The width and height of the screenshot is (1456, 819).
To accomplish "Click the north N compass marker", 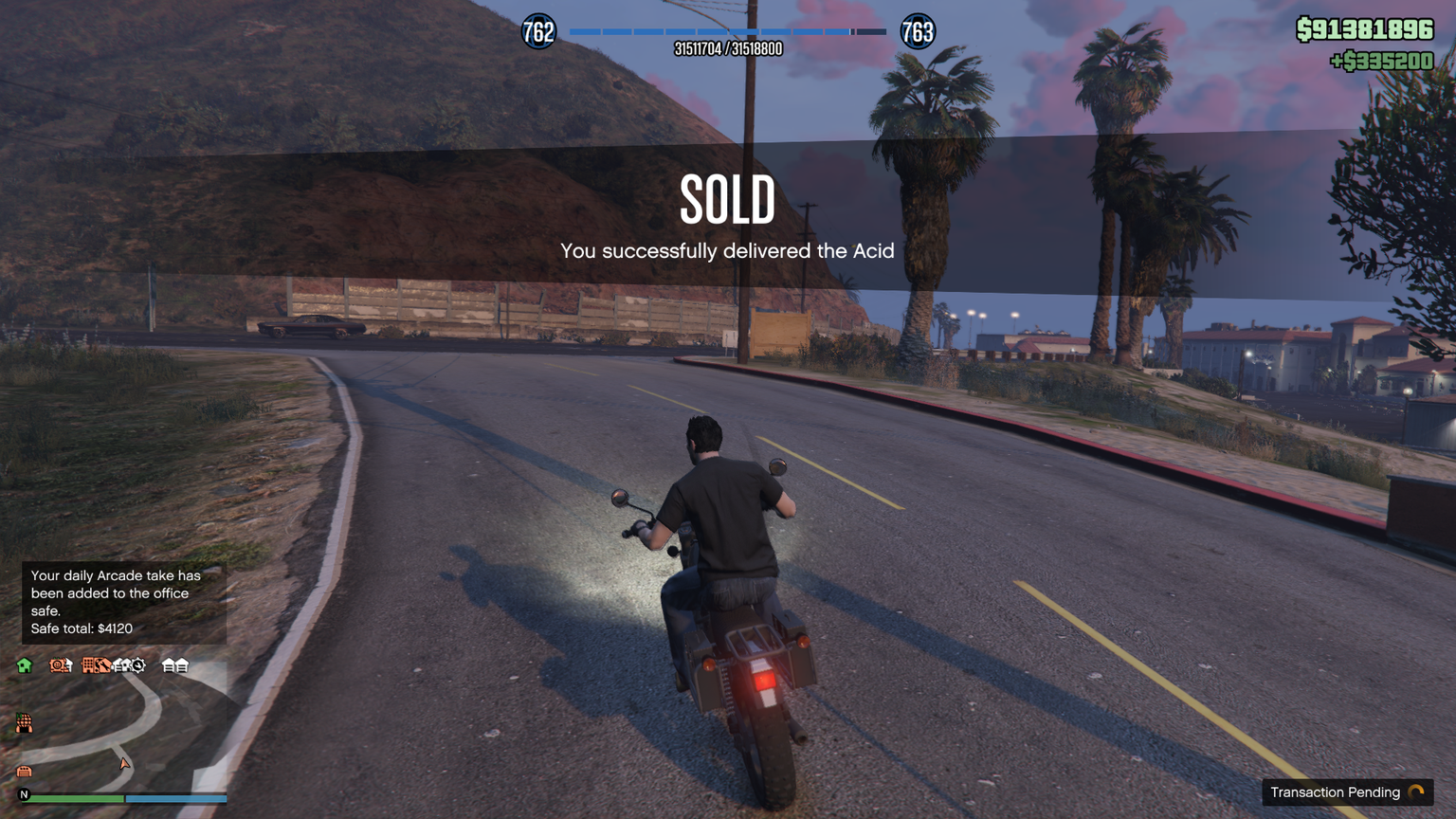I will 25,794.
